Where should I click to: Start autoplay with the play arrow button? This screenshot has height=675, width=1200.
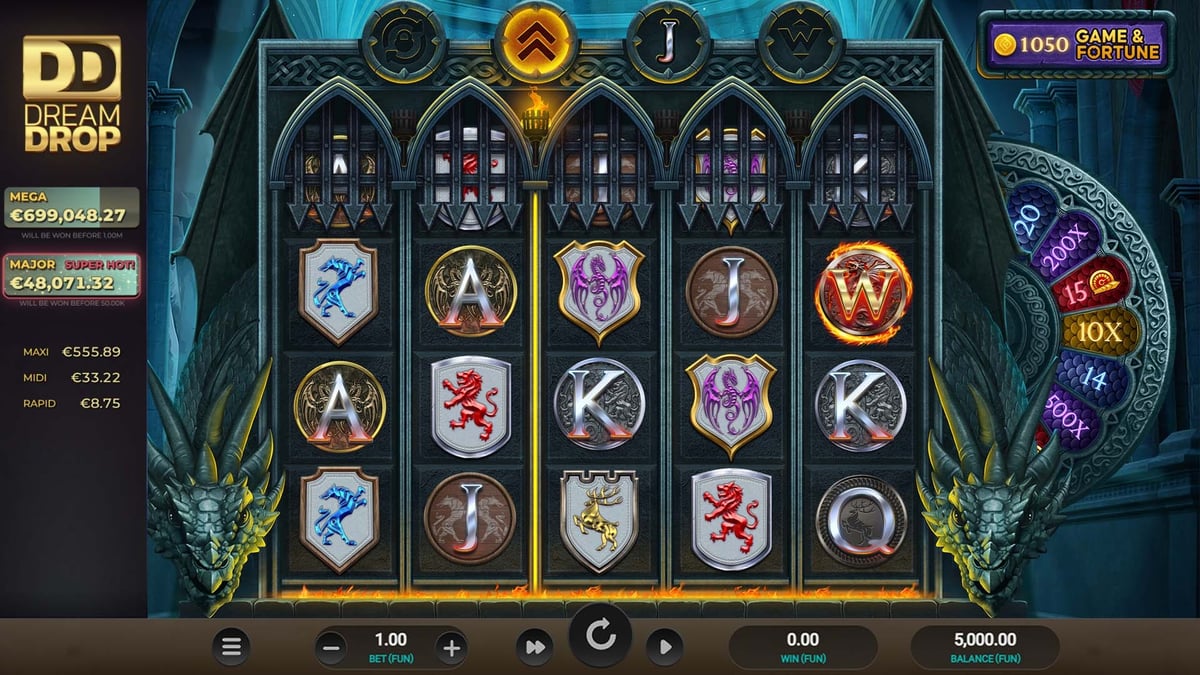click(x=664, y=648)
